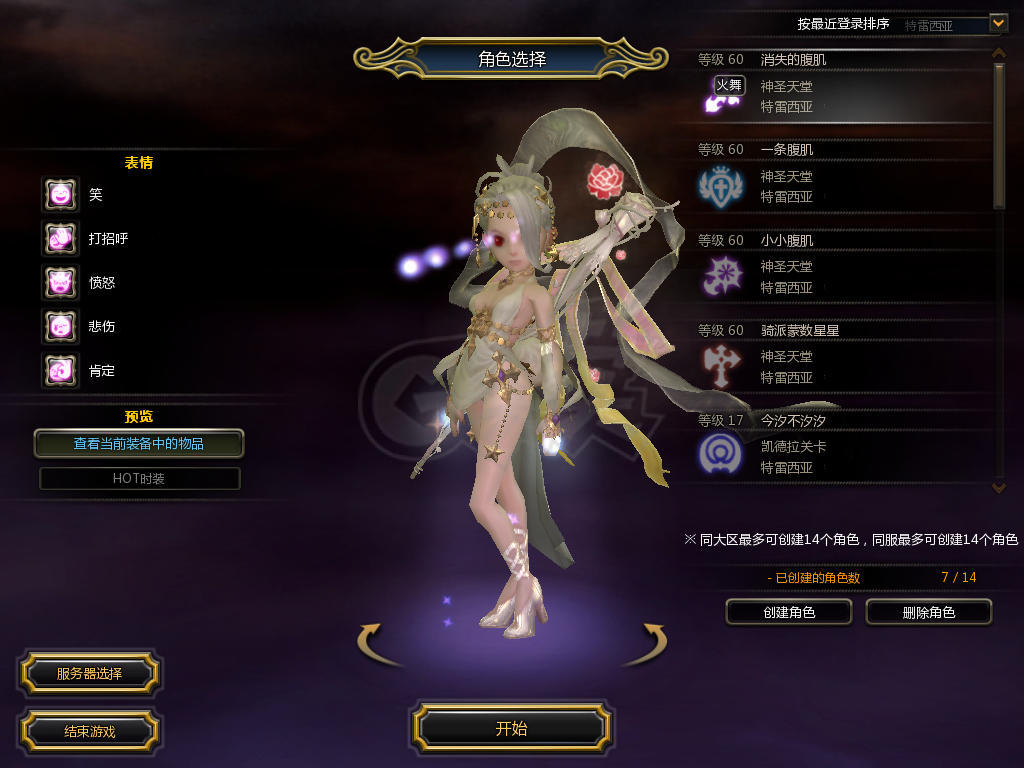Preview the HOT时装 costume
This screenshot has height=768, width=1024.
coord(139,479)
